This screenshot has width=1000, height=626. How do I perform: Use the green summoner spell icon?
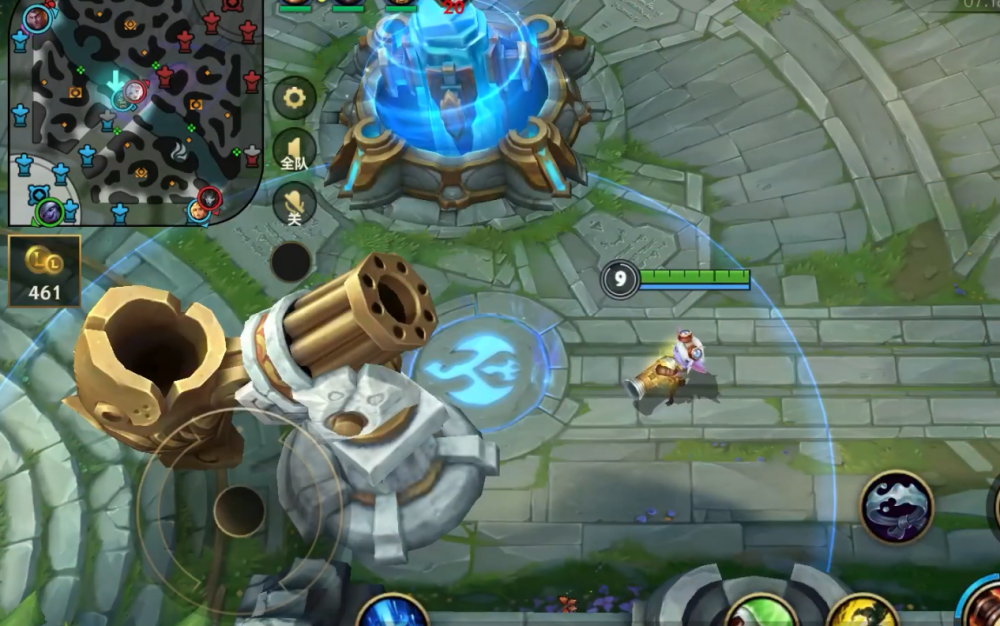coord(760,612)
